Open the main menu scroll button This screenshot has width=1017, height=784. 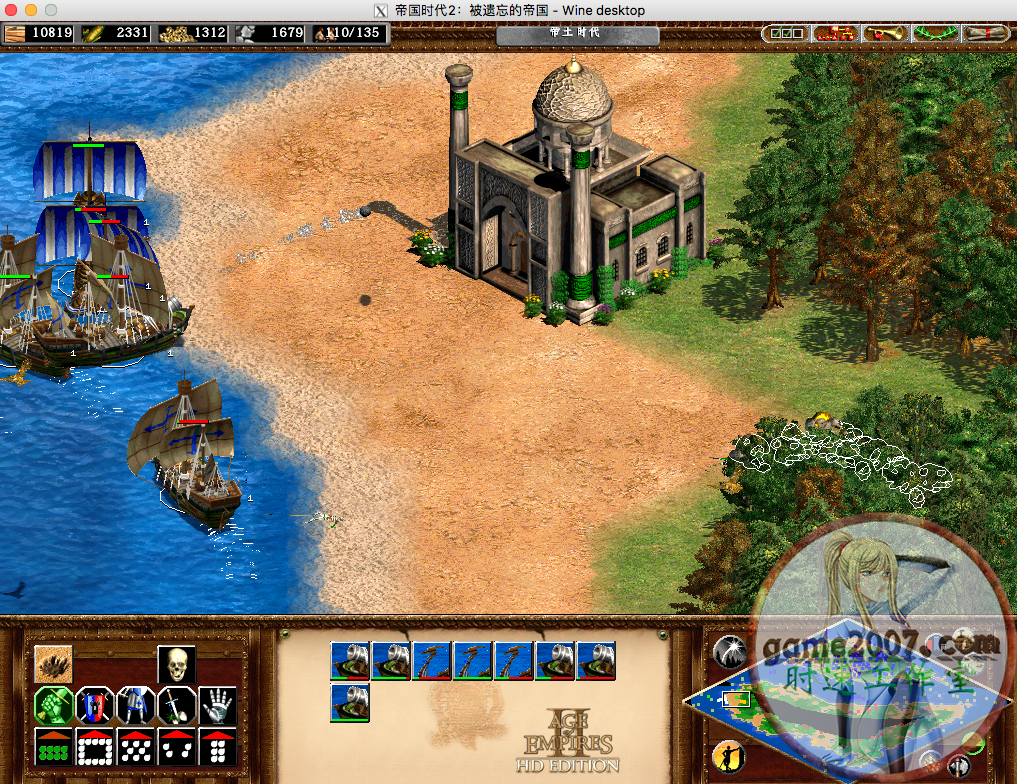click(985, 33)
